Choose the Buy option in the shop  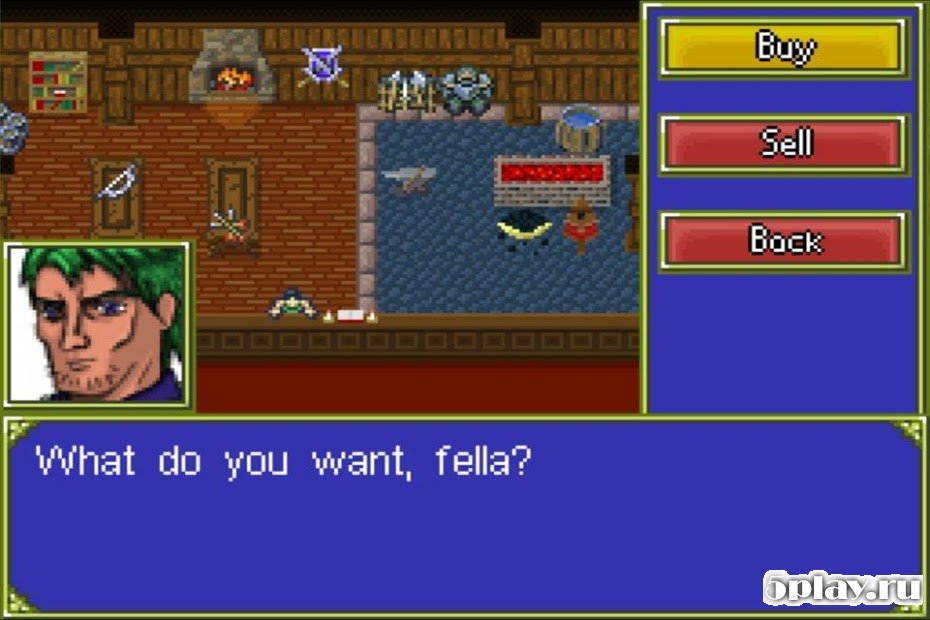[x=784, y=47]
